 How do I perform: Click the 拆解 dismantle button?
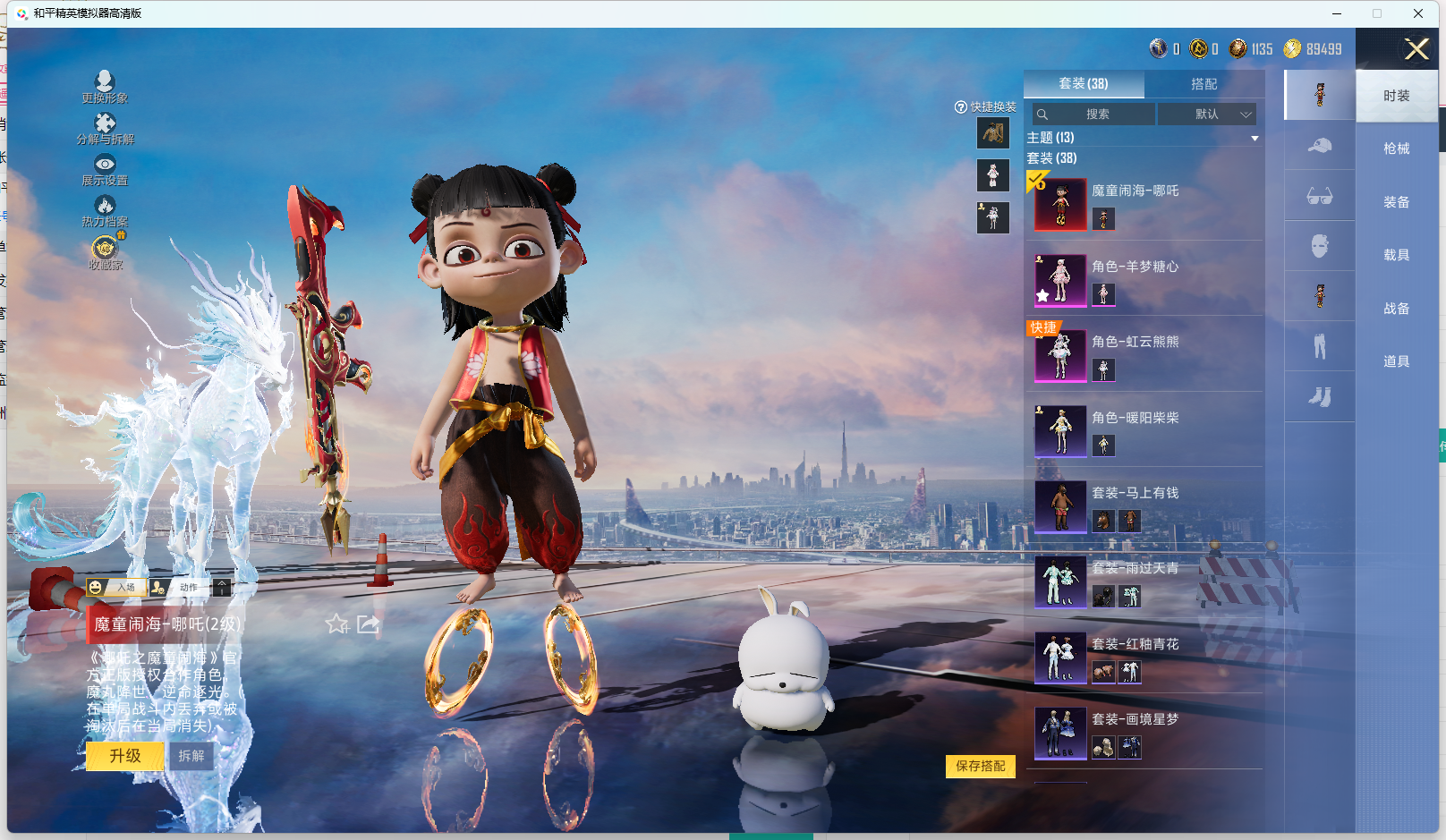(191, 756)
